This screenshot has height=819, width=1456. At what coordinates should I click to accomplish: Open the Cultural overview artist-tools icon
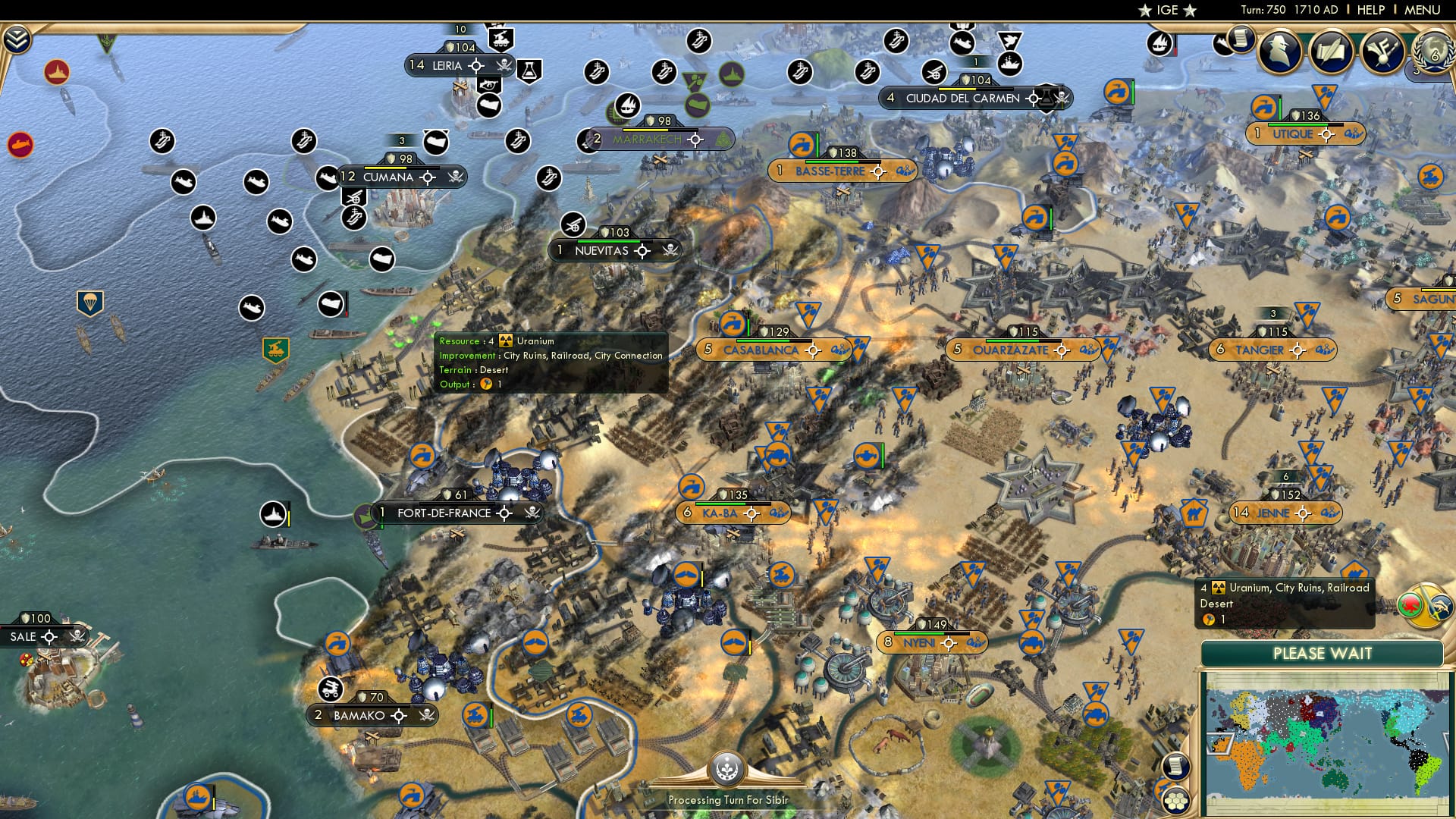pyautogui.click(x=1383, y=52)
